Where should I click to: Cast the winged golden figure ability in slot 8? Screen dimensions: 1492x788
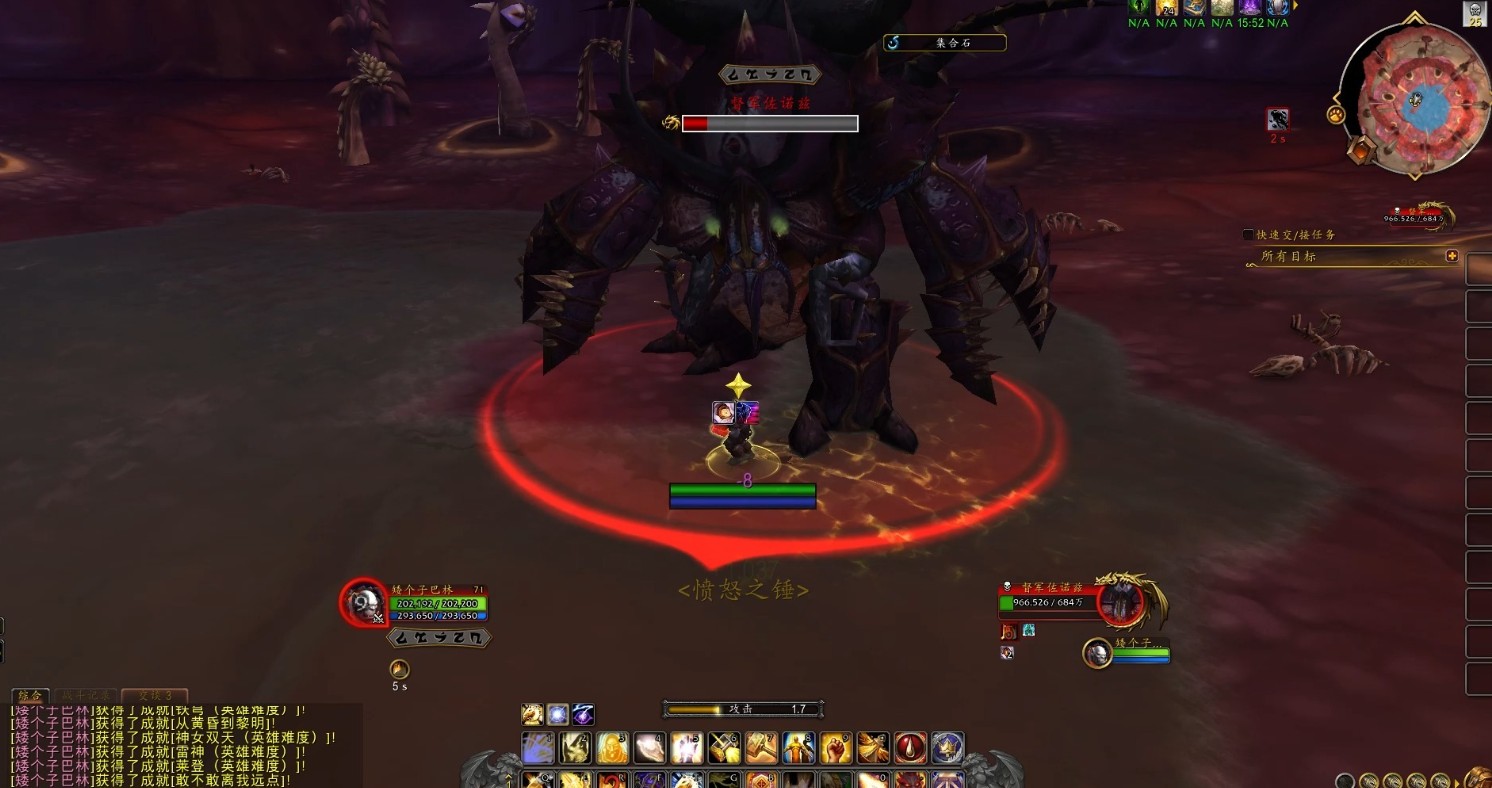[x=798, y=748]
